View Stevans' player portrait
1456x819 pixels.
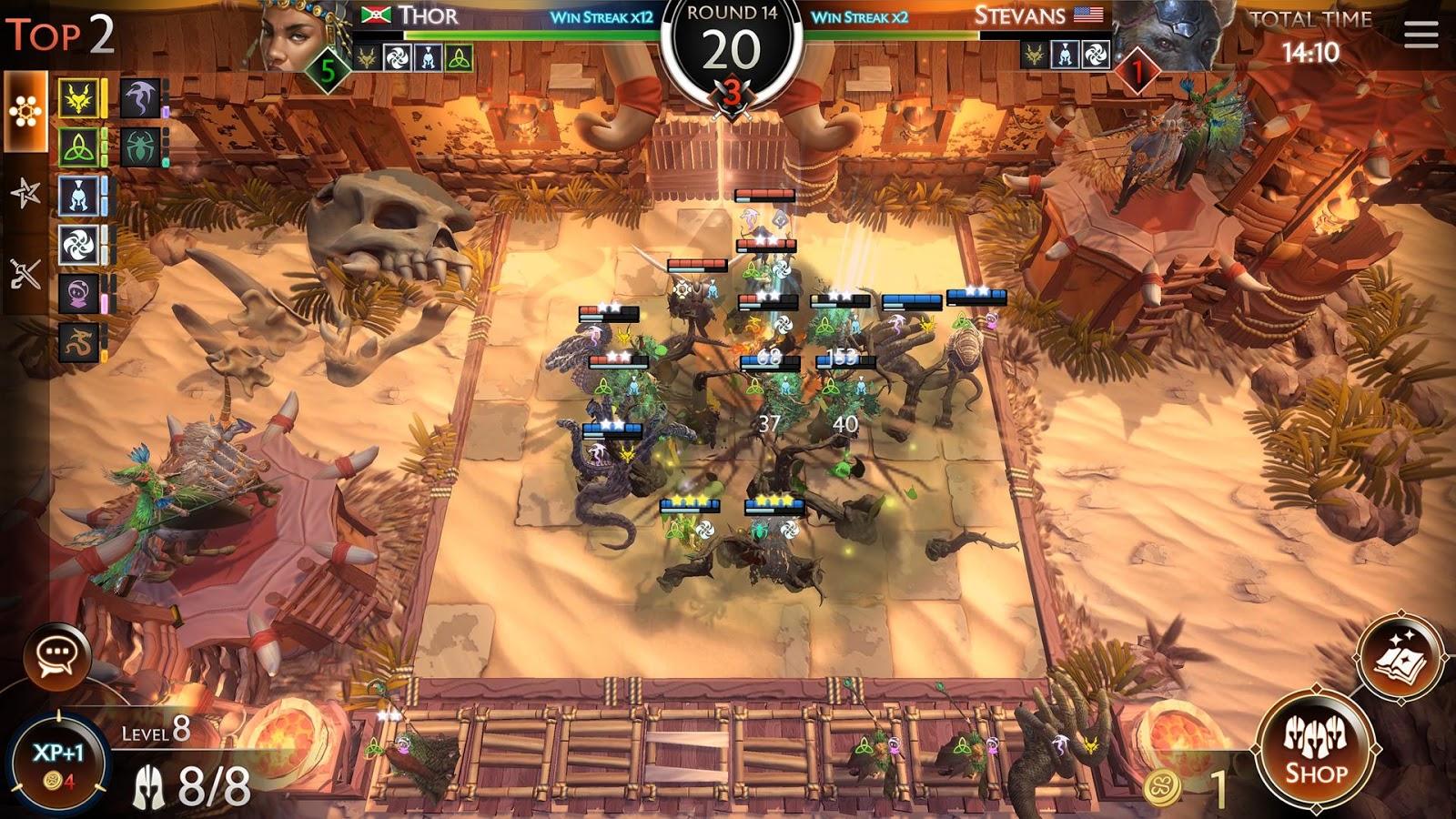pyautogui.click(x=1169, y=36)
